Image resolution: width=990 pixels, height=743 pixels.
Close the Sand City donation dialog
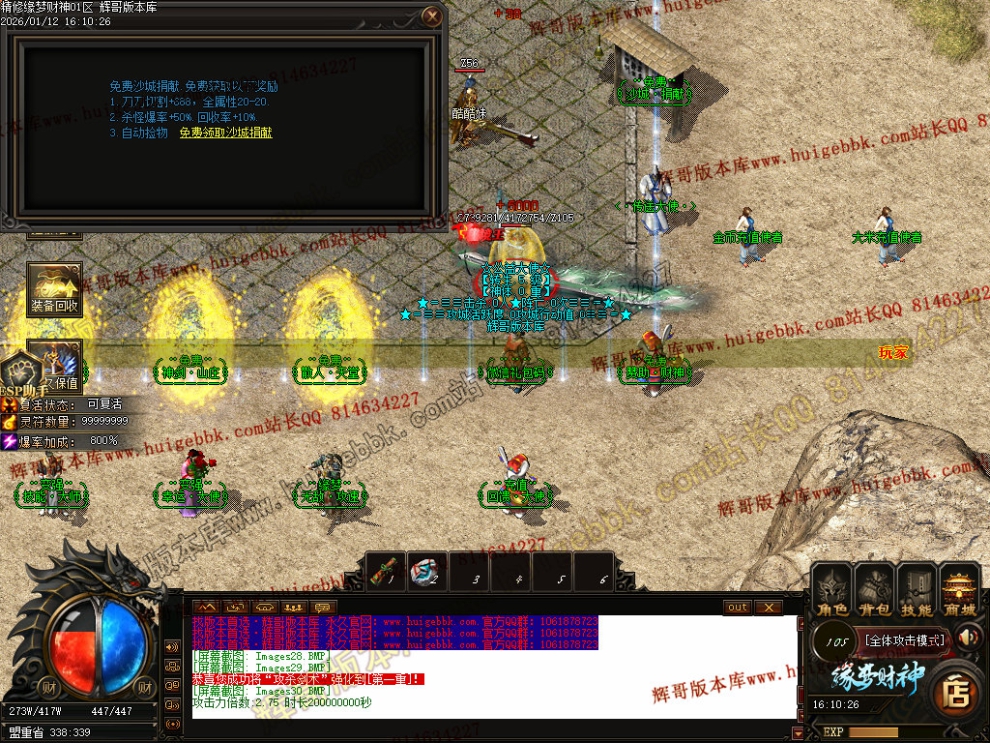[431, 17]
